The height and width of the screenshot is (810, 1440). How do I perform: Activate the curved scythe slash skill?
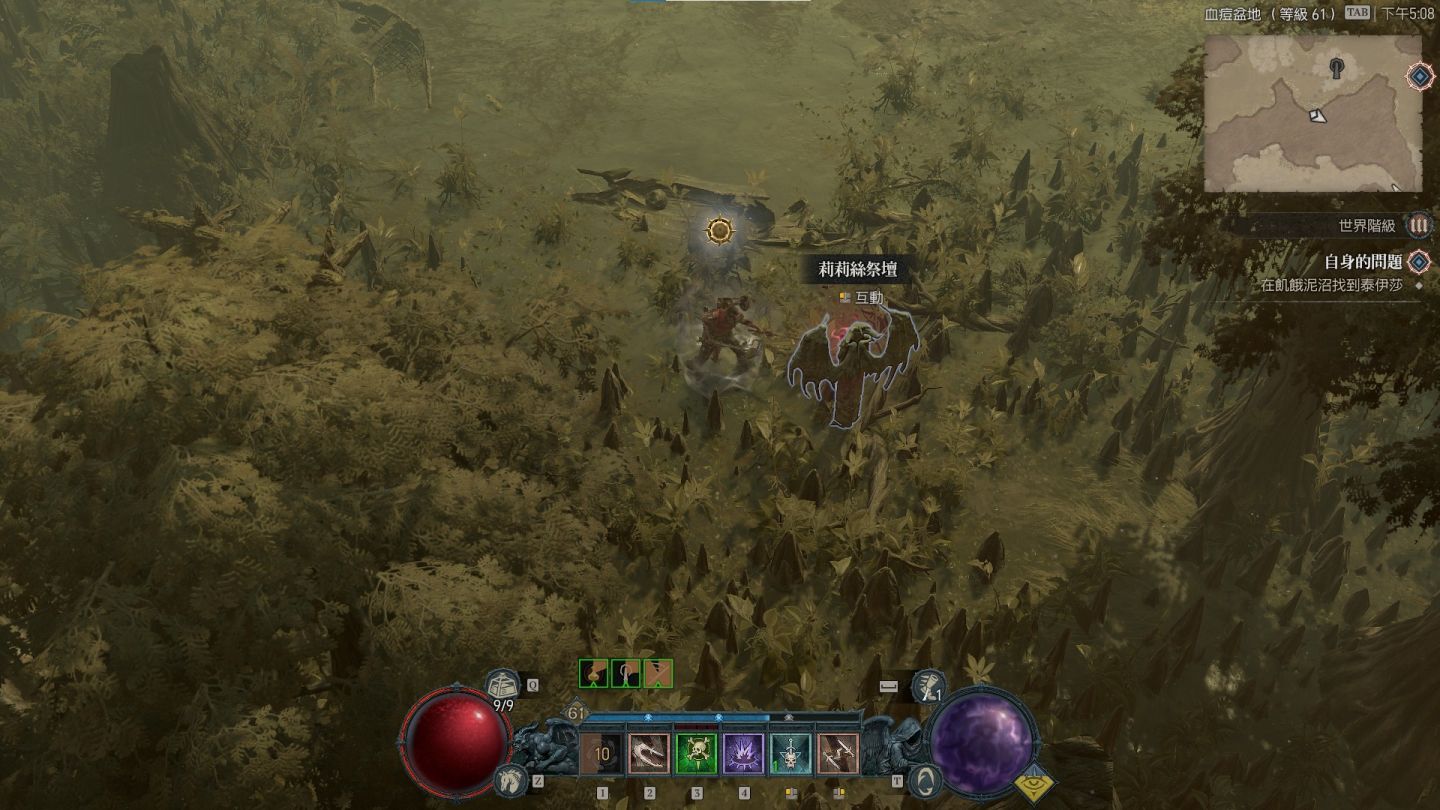pyautogui.click(x=649, y=755)
